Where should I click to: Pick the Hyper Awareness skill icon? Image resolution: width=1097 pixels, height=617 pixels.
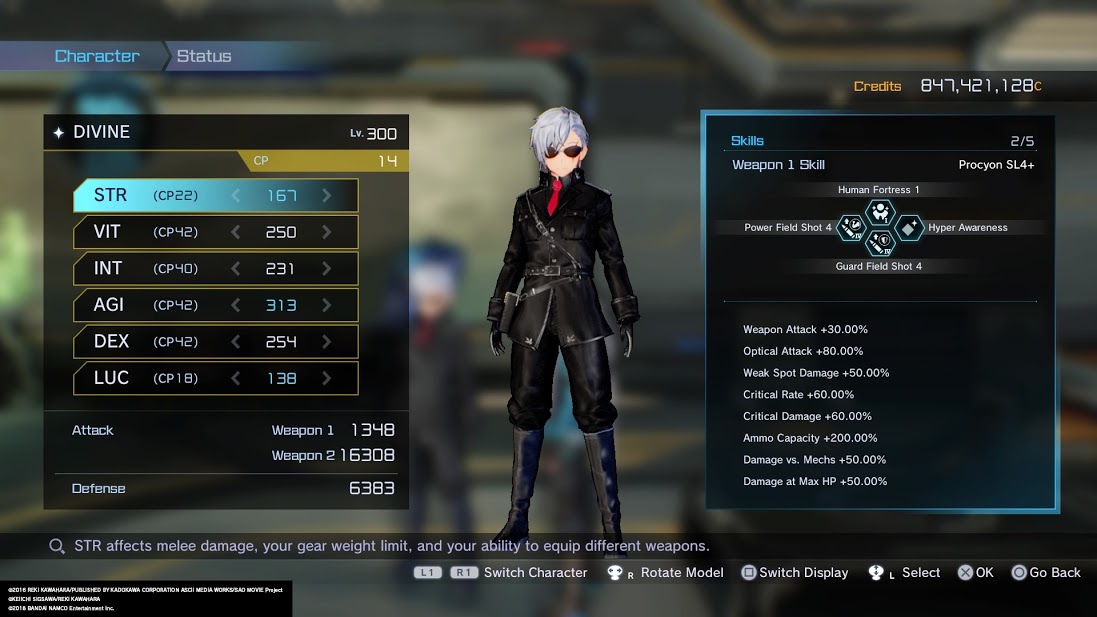pyautogui.click(x=908, y=228)
